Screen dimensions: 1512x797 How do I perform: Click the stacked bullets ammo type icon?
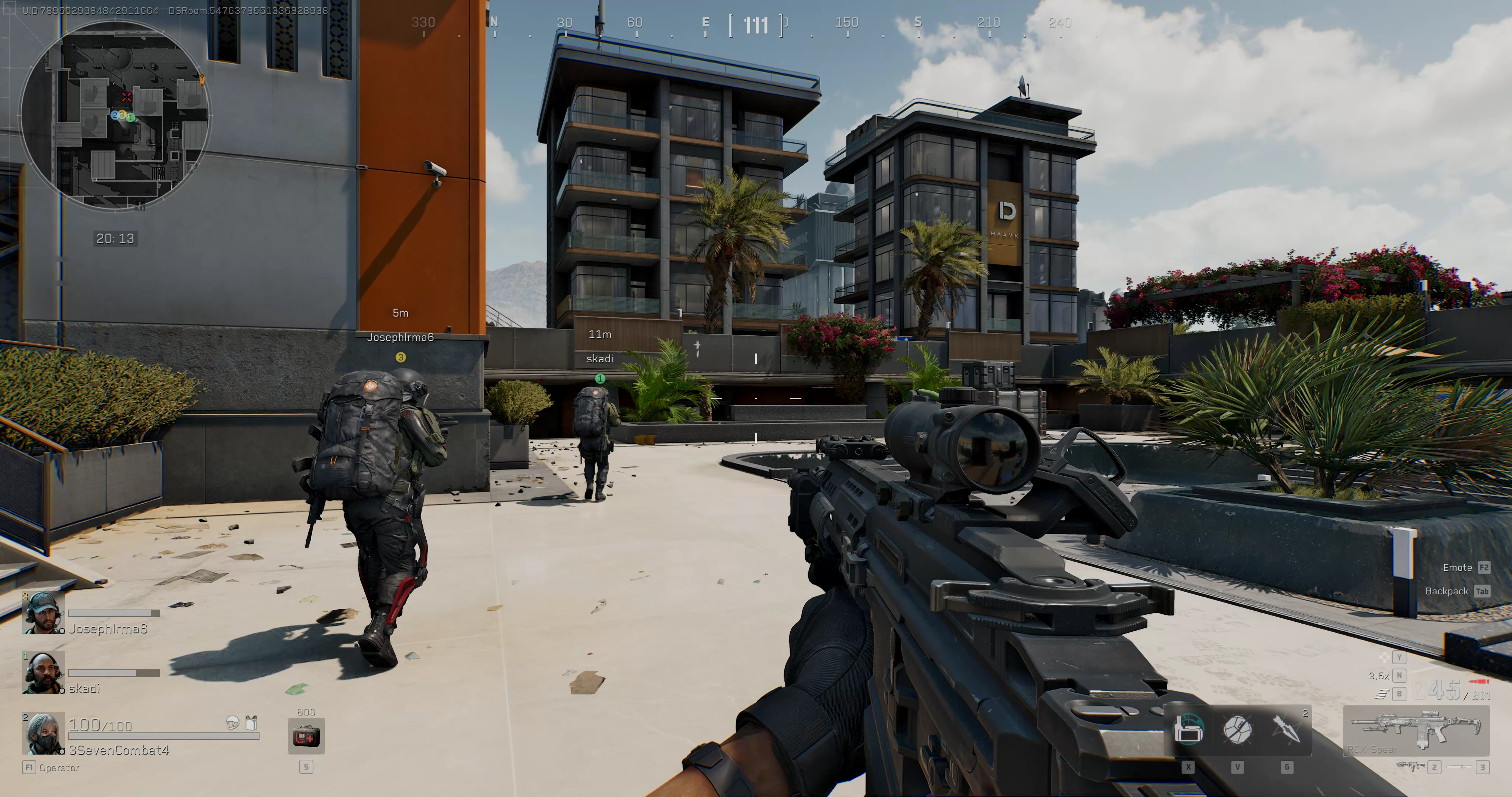click(1382, 694)
